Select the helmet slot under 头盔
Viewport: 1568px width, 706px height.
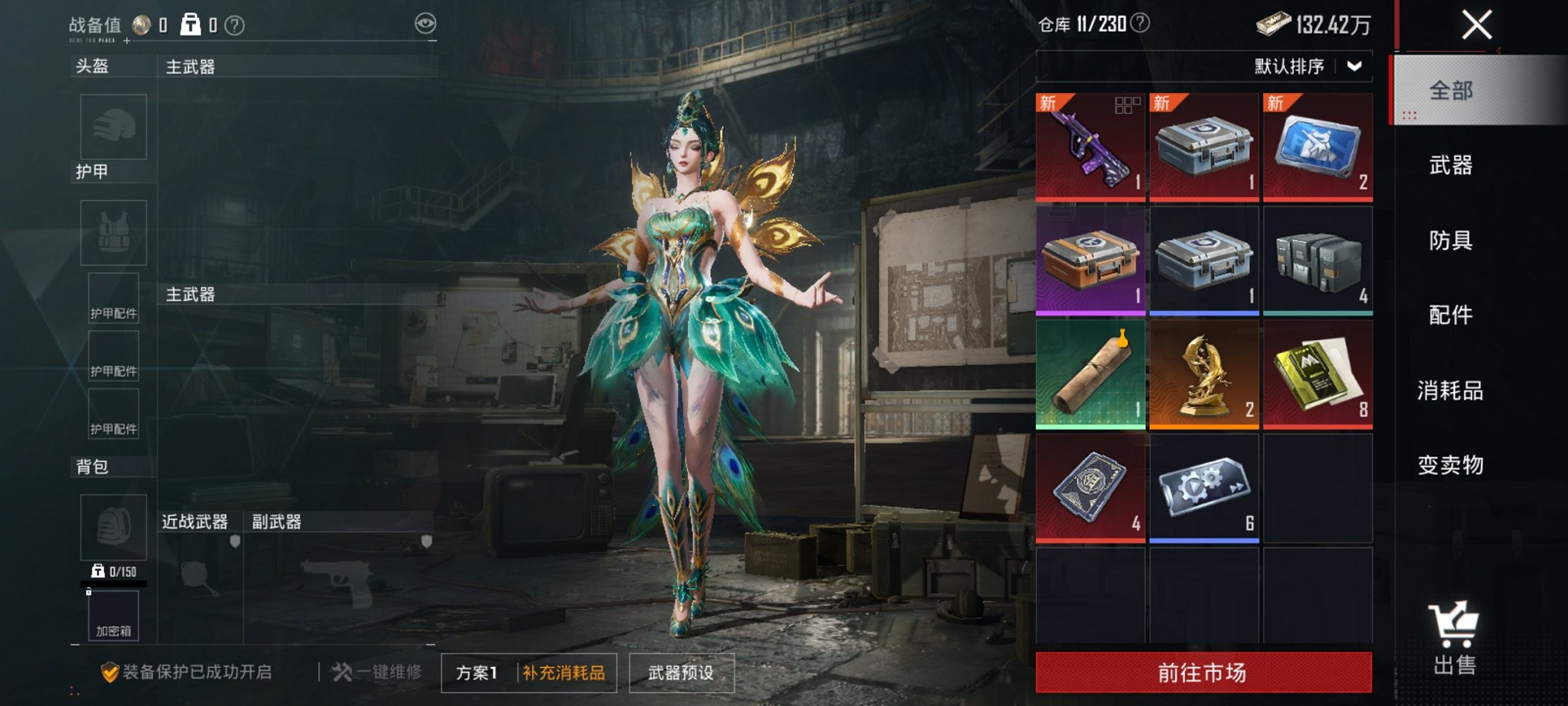(112, 128)
